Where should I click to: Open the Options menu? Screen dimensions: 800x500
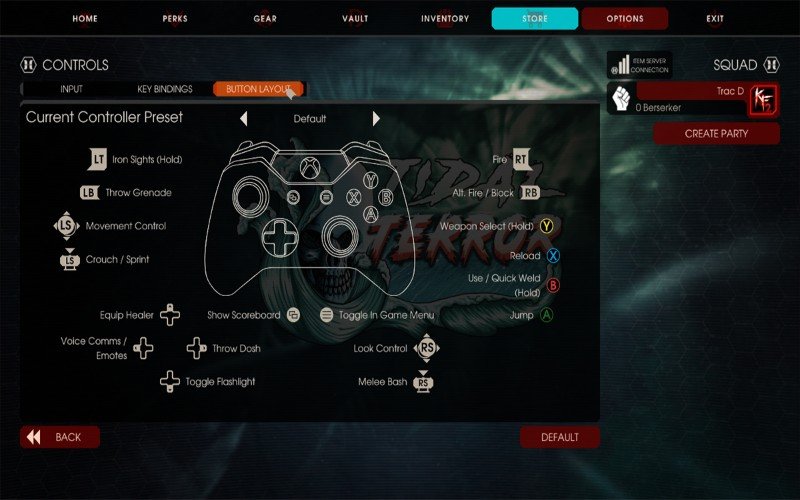[625, 18]
